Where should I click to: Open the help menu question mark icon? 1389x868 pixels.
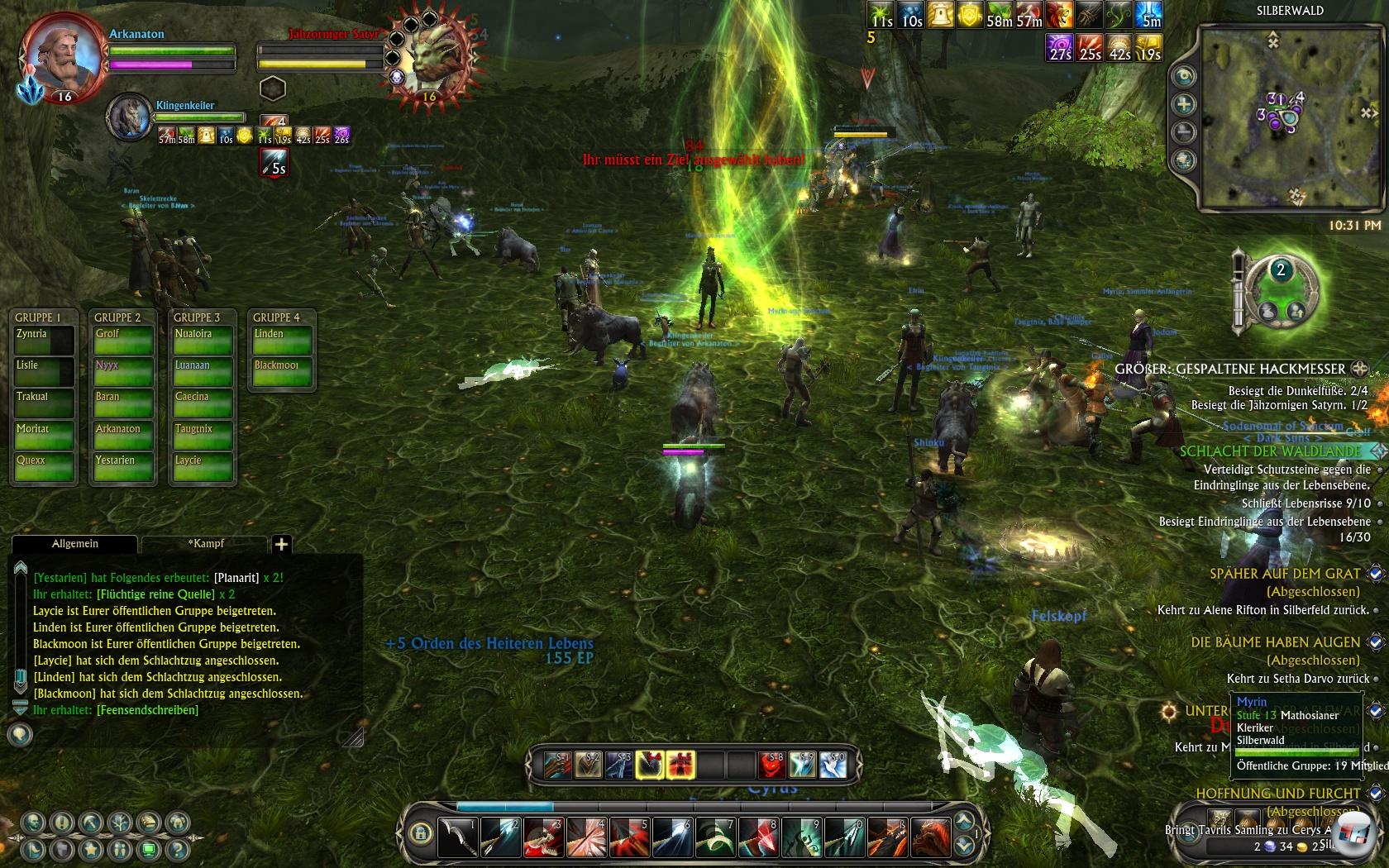175,849
